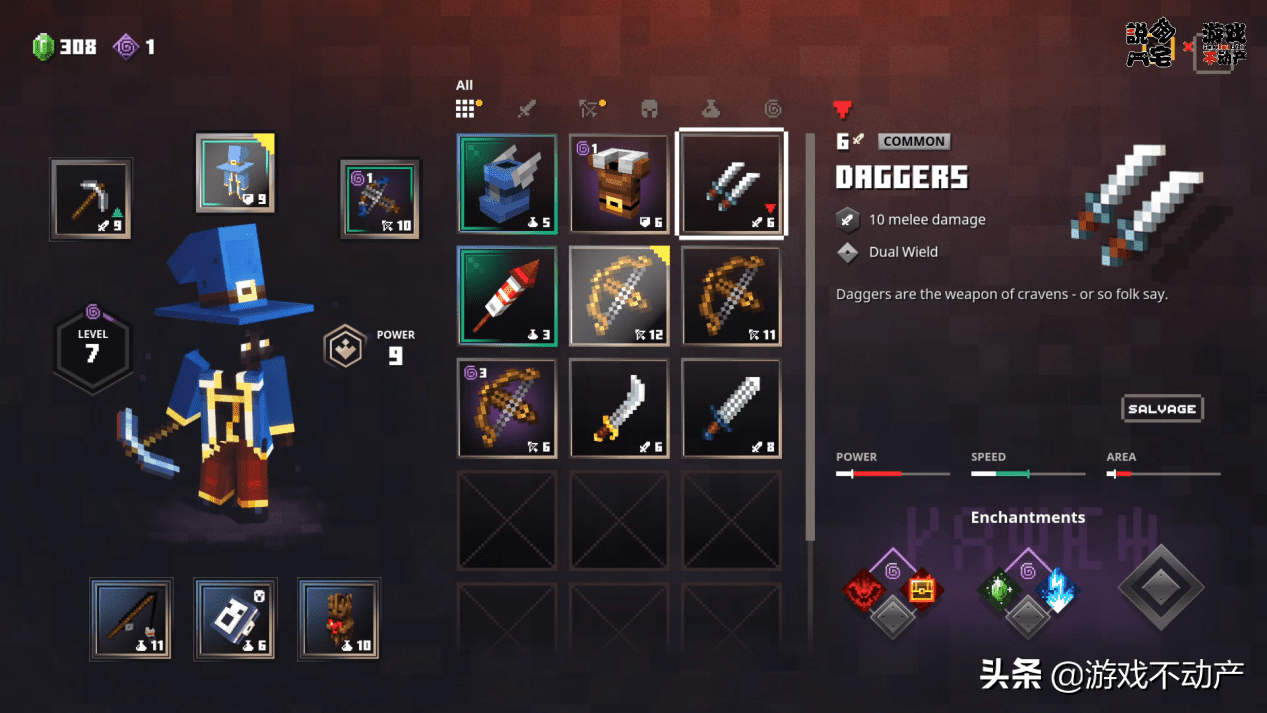Open the empty third enchantment slot
1267x713 pixels.
coord(1160,587)
